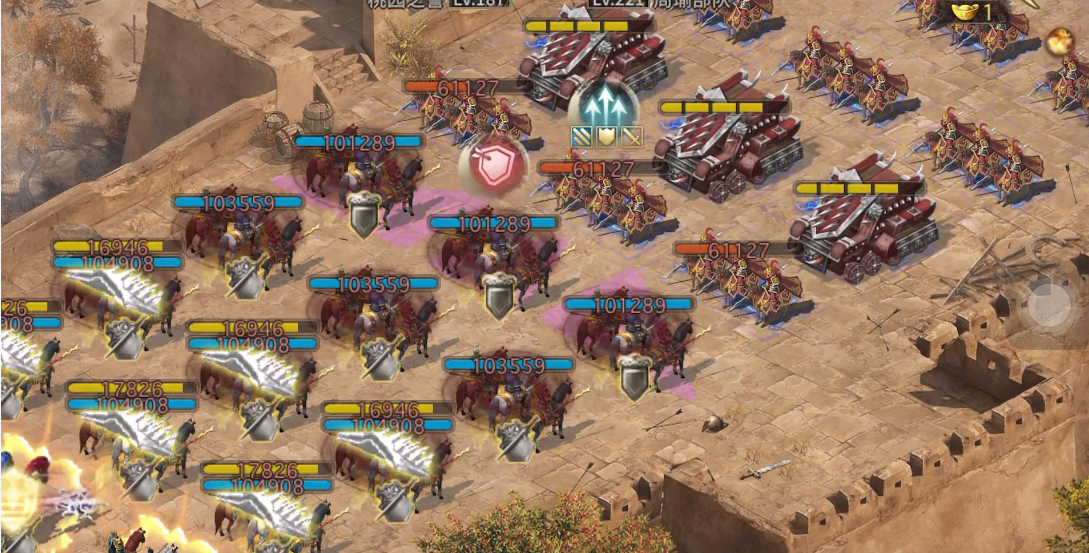Tap the translucent round floating button
This screenshot has width=1089, height=553.
(1049, 303)
